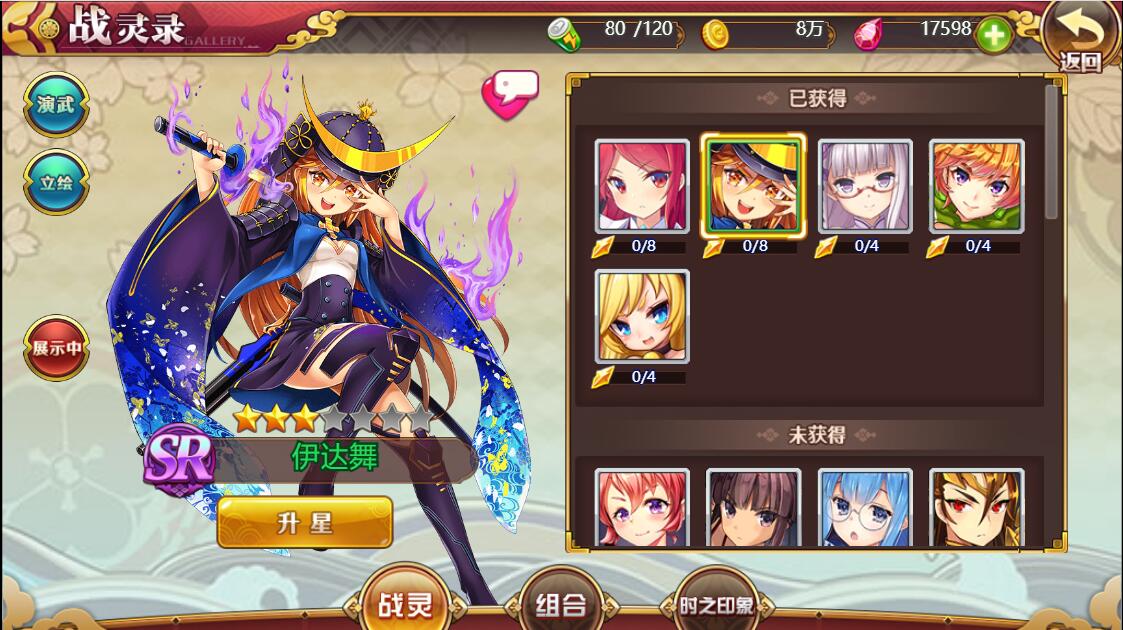Viewport: 1123px width, 630px height.
Task: Open the 立绘 illustration view
Action: [56, 182]
